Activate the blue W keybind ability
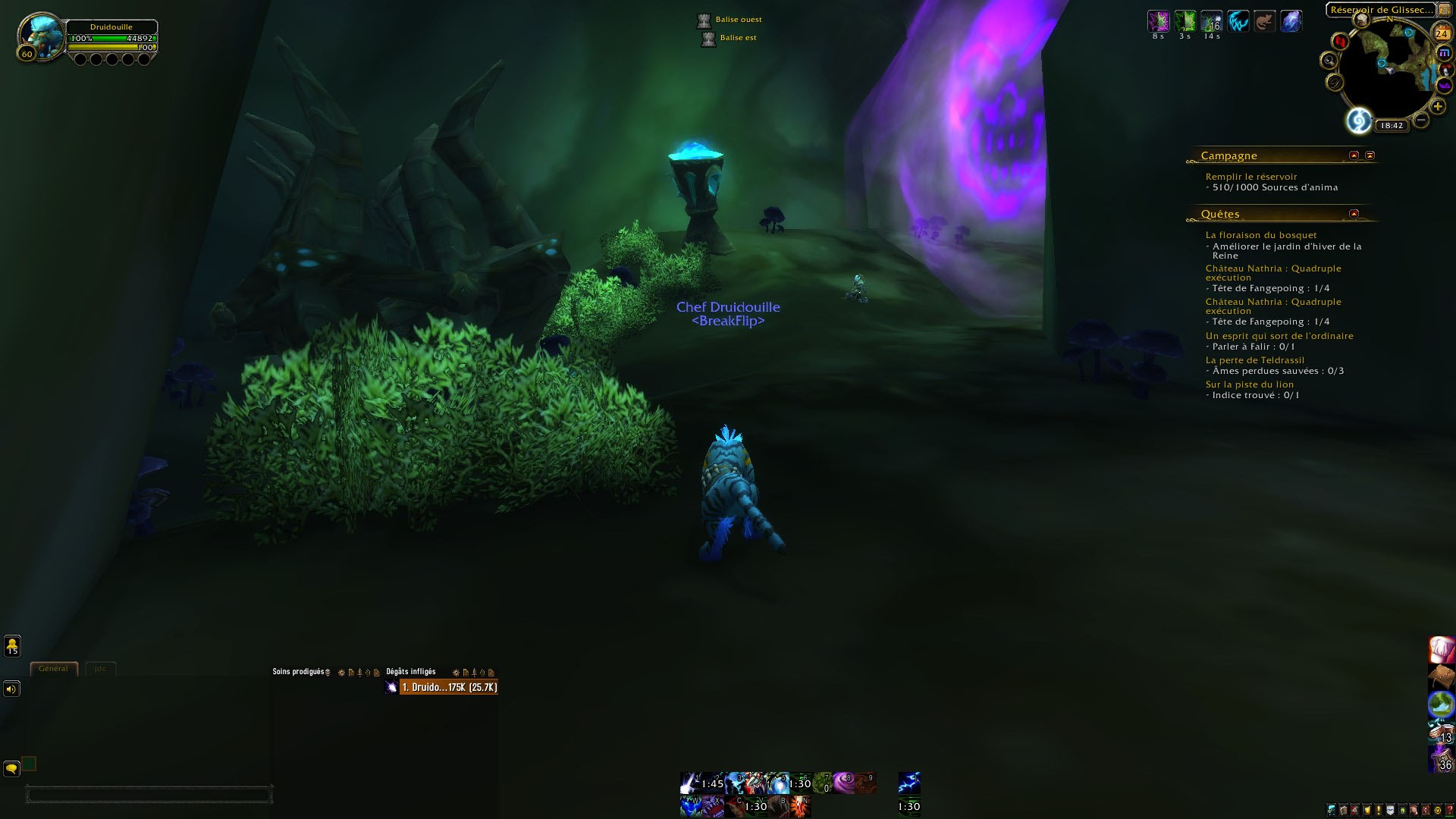The width and height of the screenshot is (1456, 819). coord(692,806)
